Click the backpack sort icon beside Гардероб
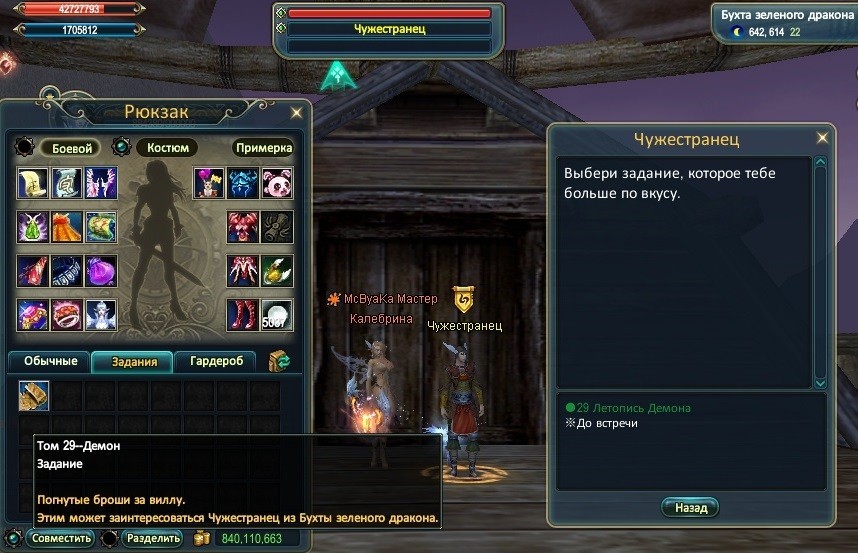 coord(279,361)
